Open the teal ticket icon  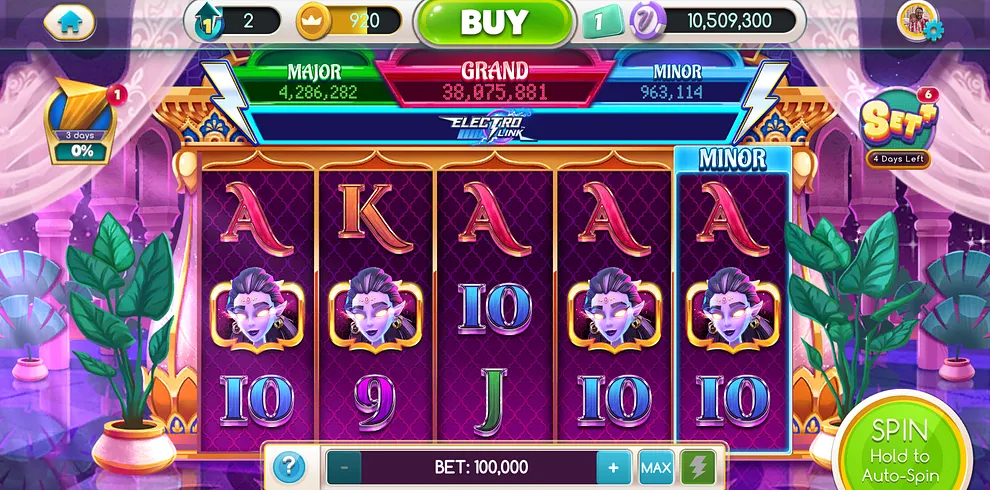(600, 22)
